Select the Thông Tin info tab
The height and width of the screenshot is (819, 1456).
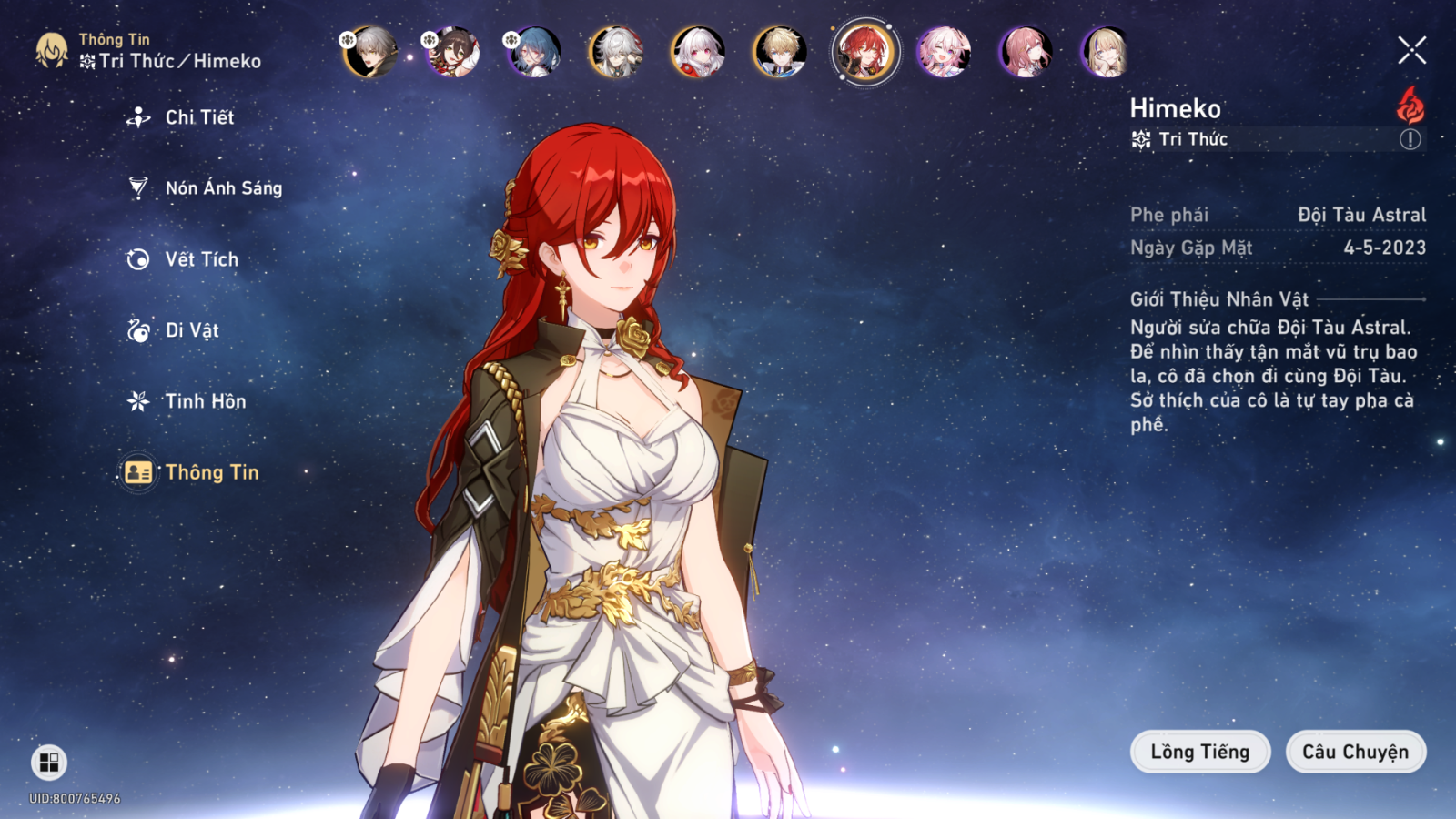tap(211, 472)
